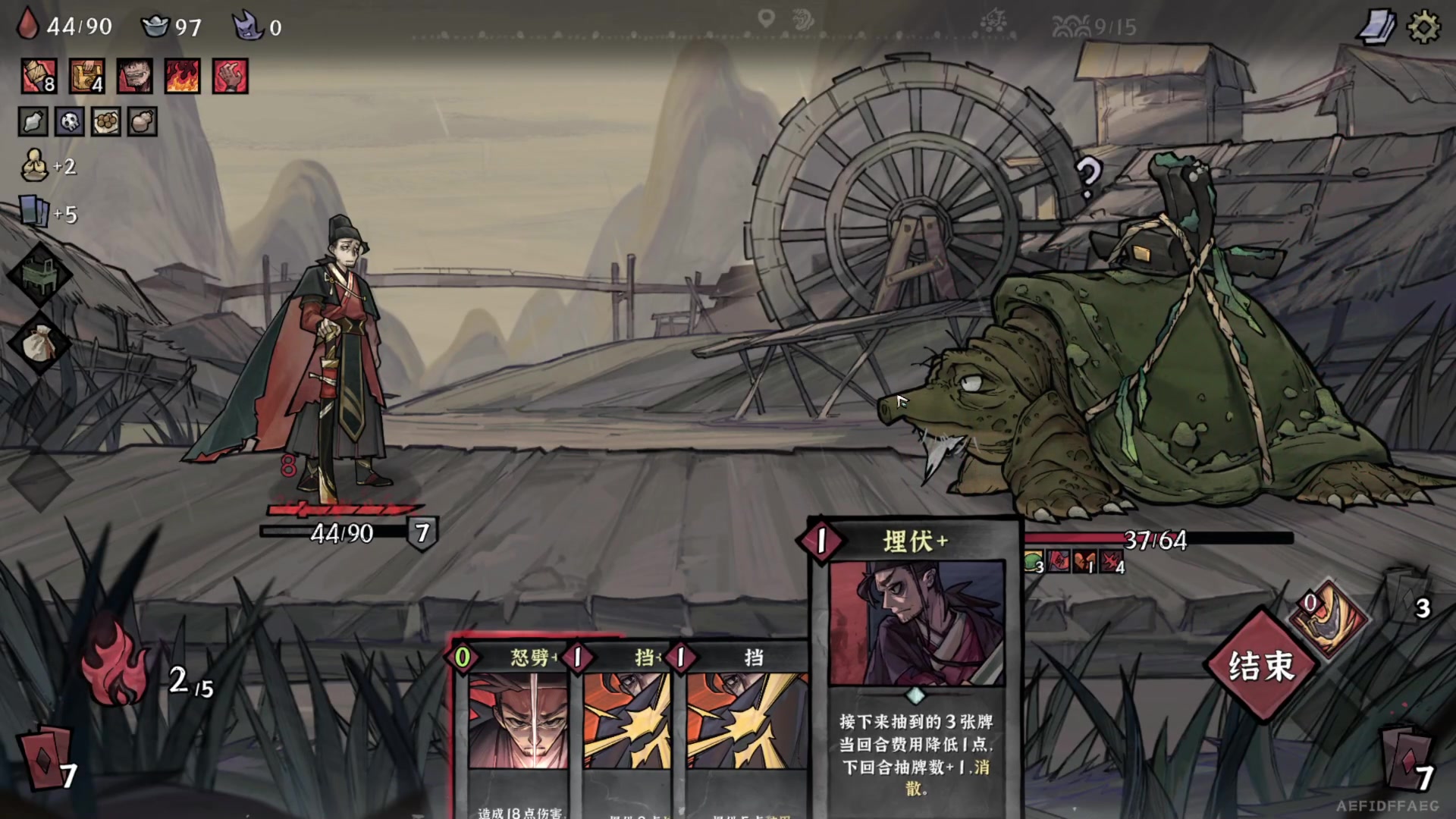
Task: Select the plate of buns relic
Action: [x=106, y=121]
